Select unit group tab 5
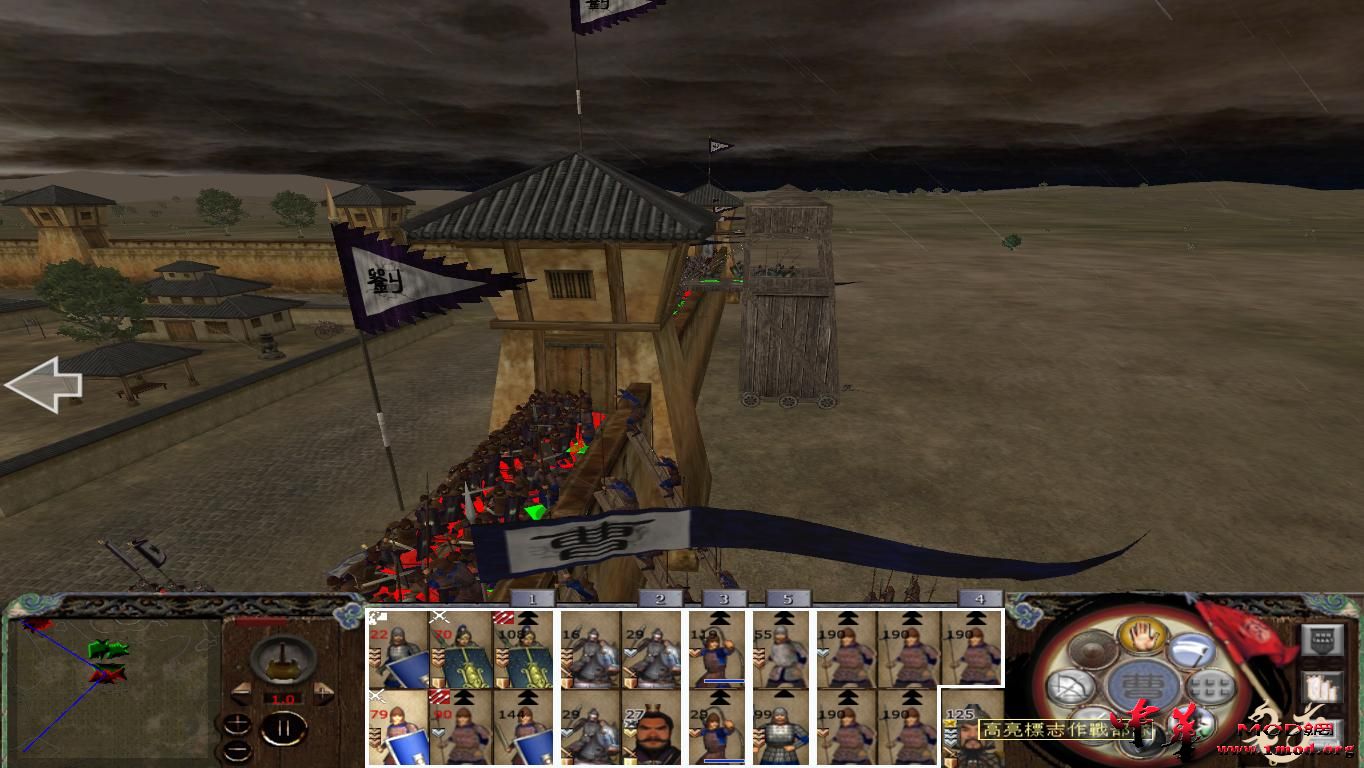 click(789, 597)
